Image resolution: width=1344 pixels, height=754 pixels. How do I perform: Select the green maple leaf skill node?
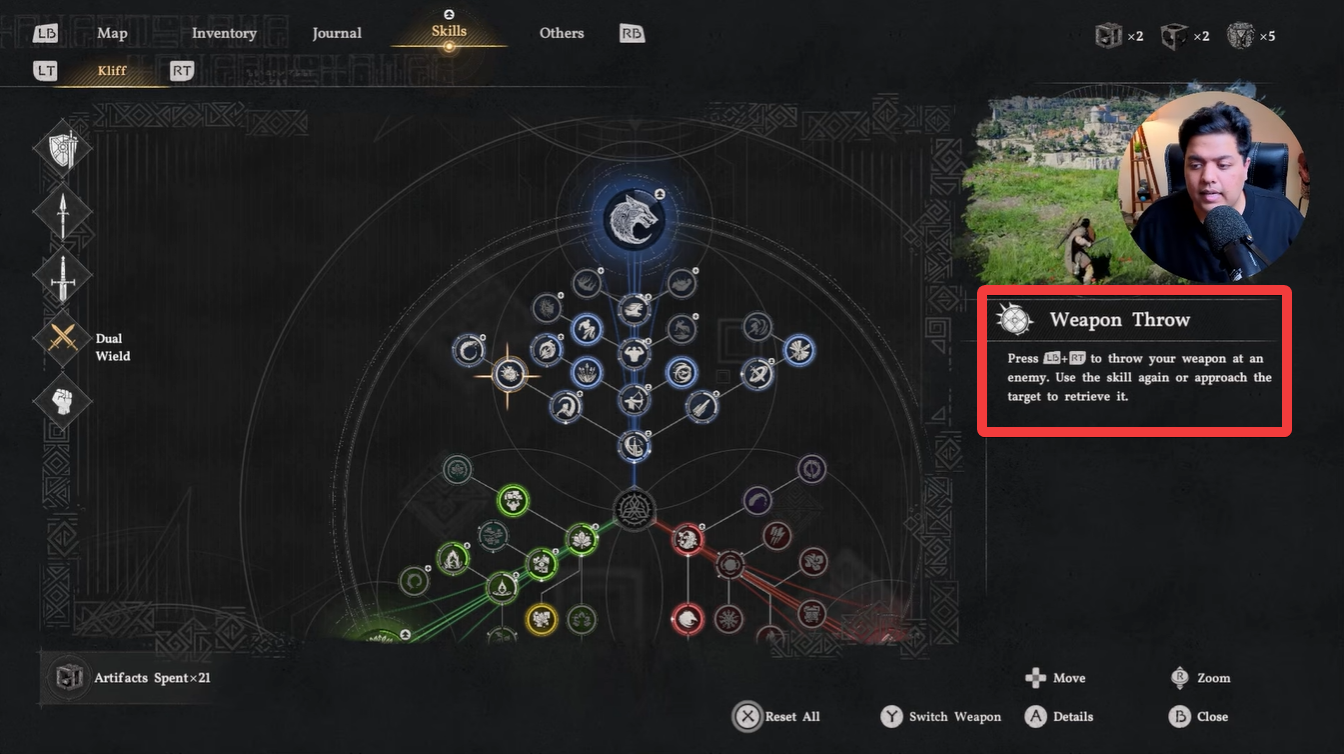tap(582, 538)
